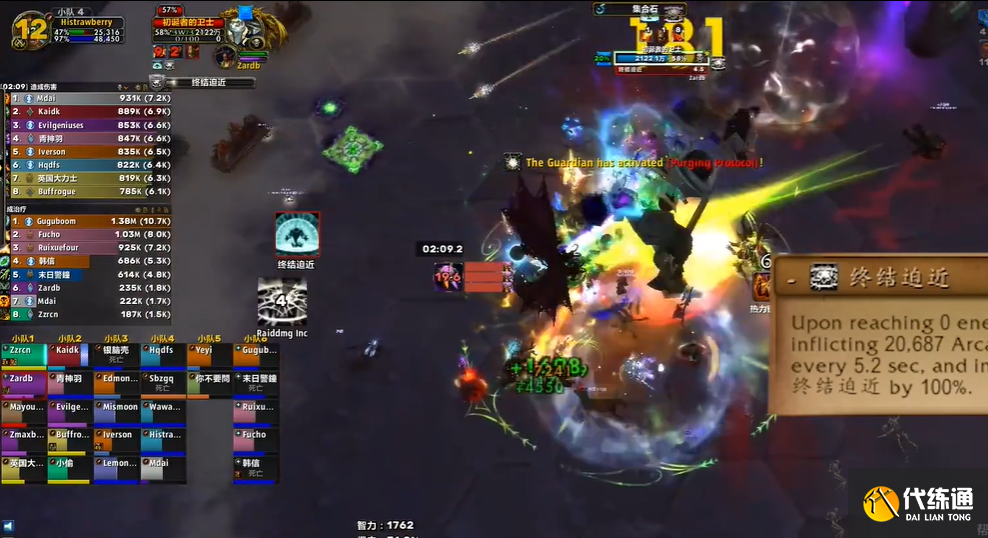Click the Raiddmg Inc warning icon
This screenshot has height=538, width=988.
(282, 301)
